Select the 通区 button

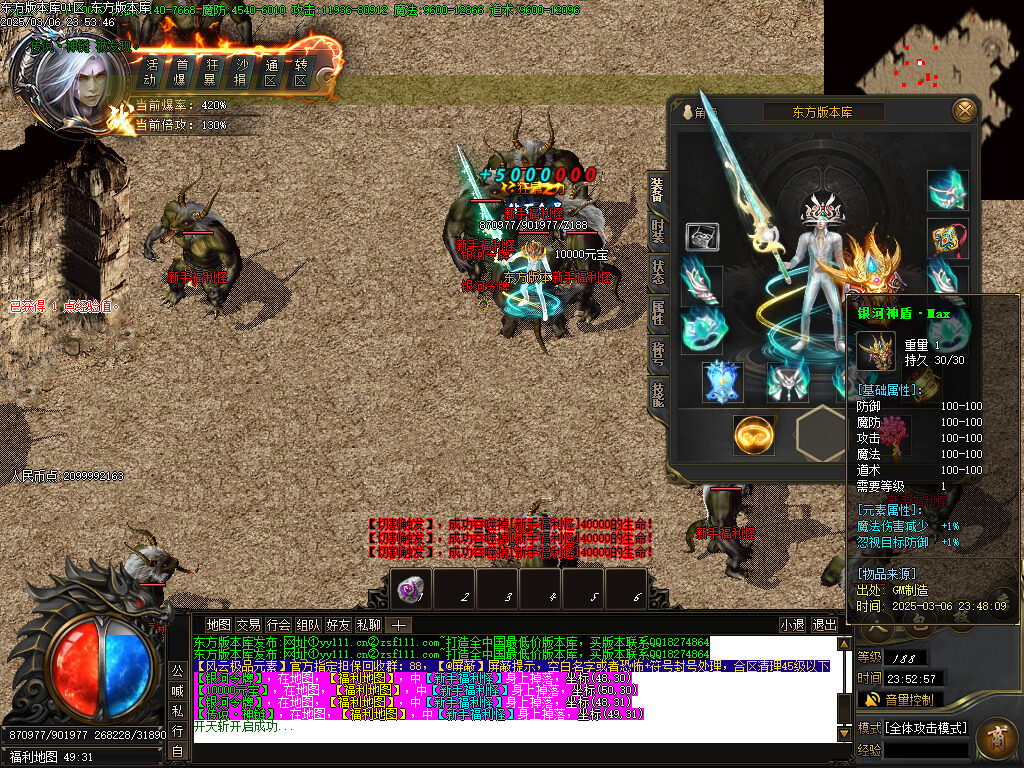coord(270,72)
